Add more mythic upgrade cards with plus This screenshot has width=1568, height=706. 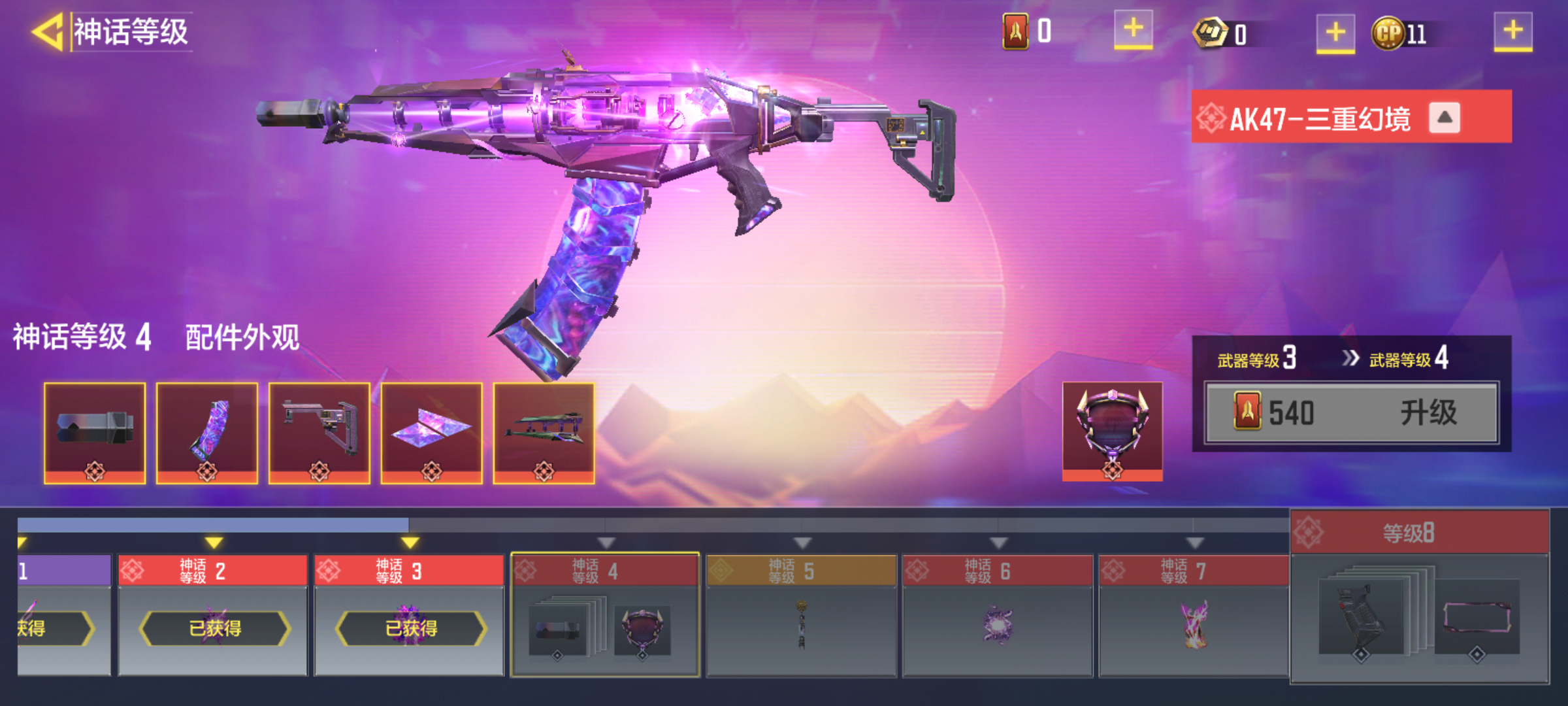(1133, 30)
